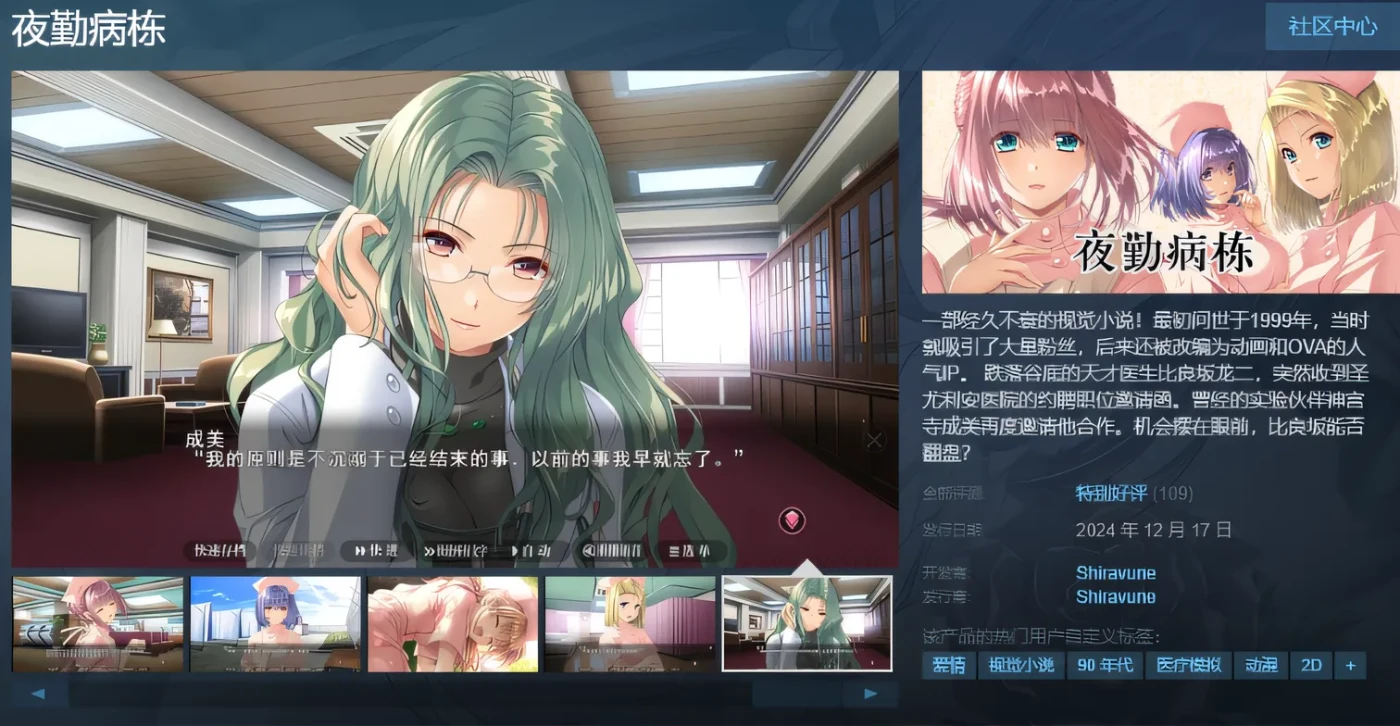The image size is (1400, 726).
Task: Toggle auto-play (自动) mode
Action: click(x=530, y=550)
